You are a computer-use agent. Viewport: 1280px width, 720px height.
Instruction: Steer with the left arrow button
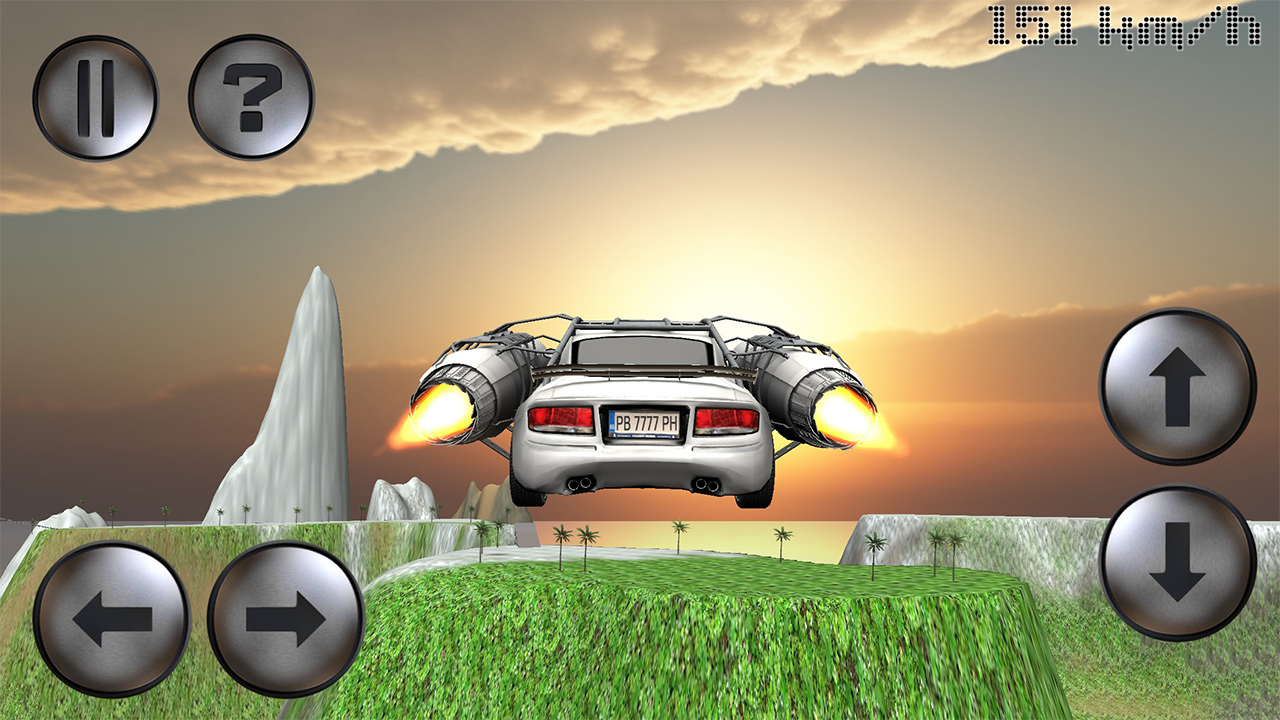(x=112, y=620)
